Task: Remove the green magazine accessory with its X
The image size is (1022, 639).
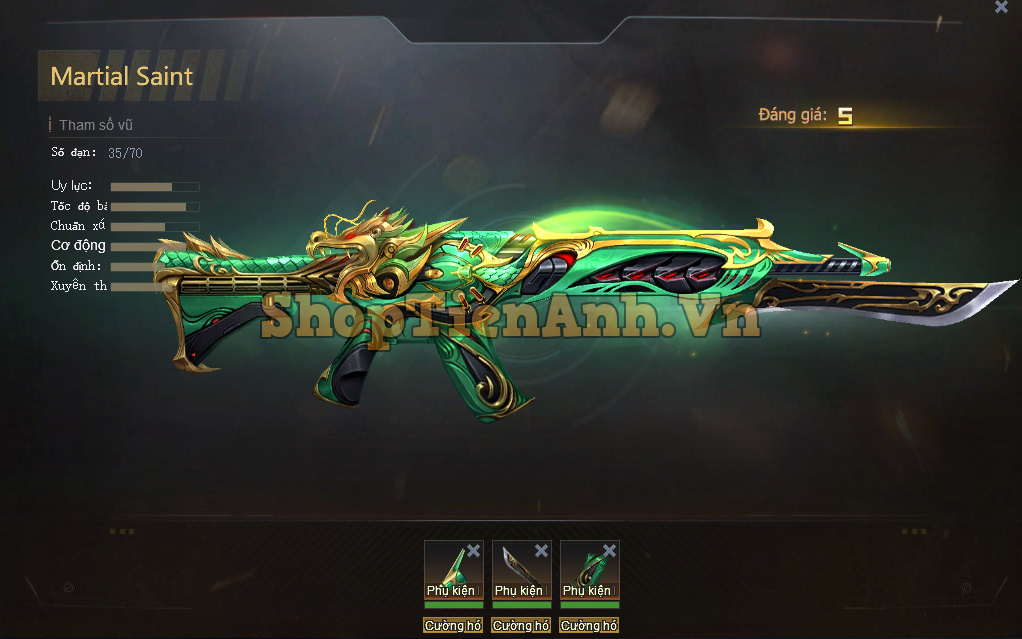Action: point(609,550)
